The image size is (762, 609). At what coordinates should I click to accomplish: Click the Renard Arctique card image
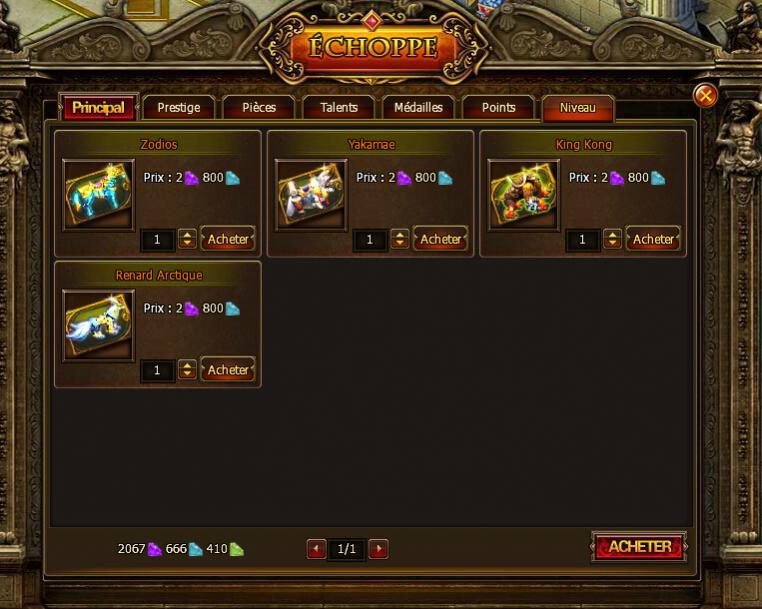point(98,325)
